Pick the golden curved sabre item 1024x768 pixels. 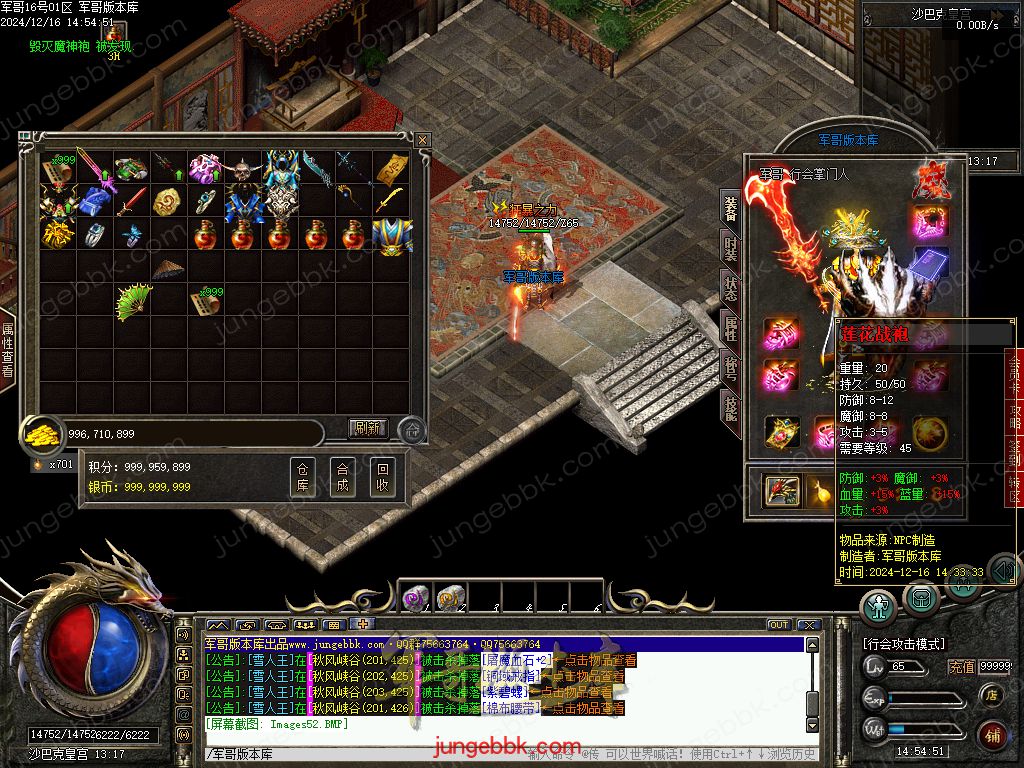tap(391, 201)
